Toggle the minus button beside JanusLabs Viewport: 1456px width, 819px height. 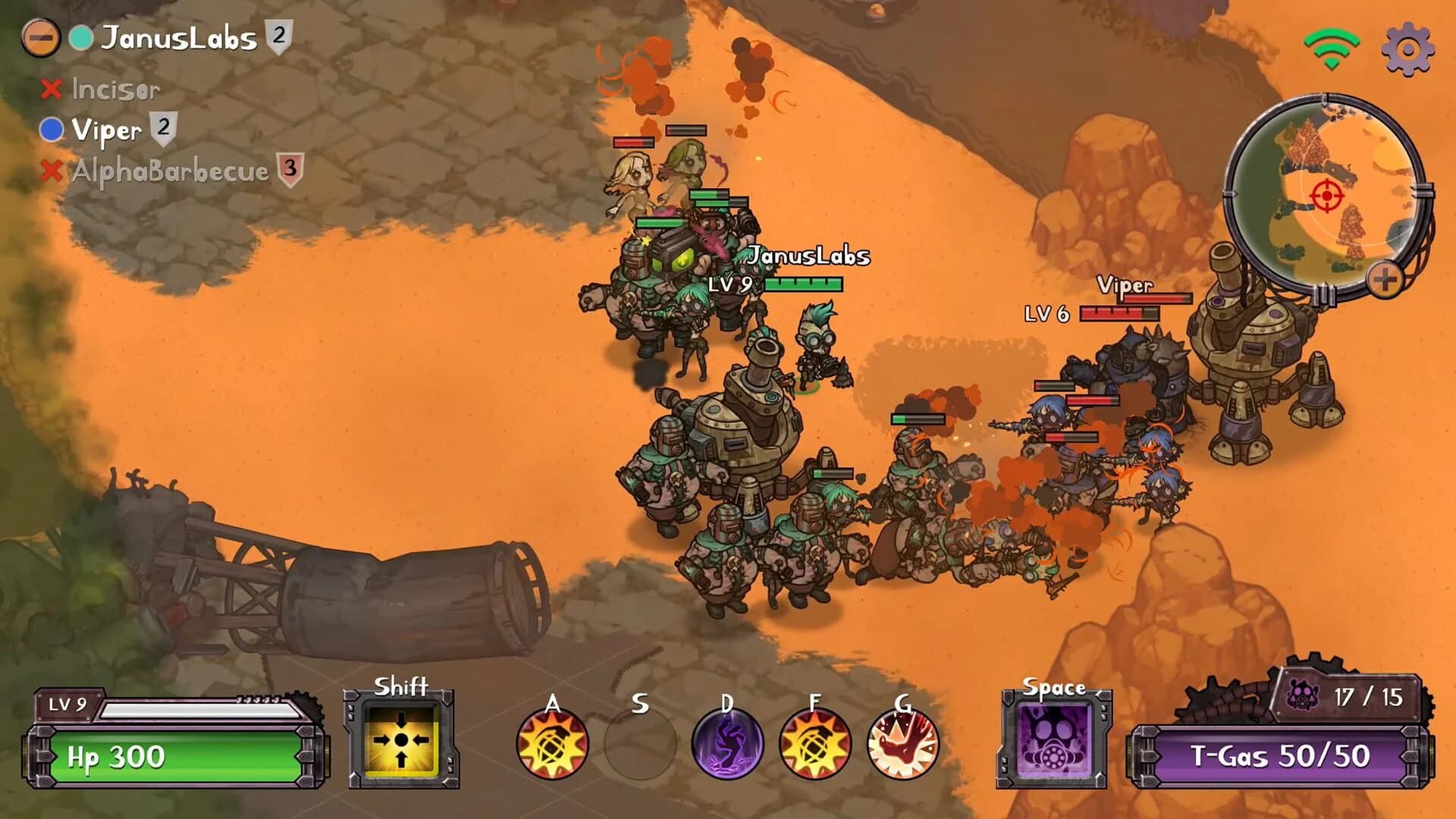pos(42,36)
